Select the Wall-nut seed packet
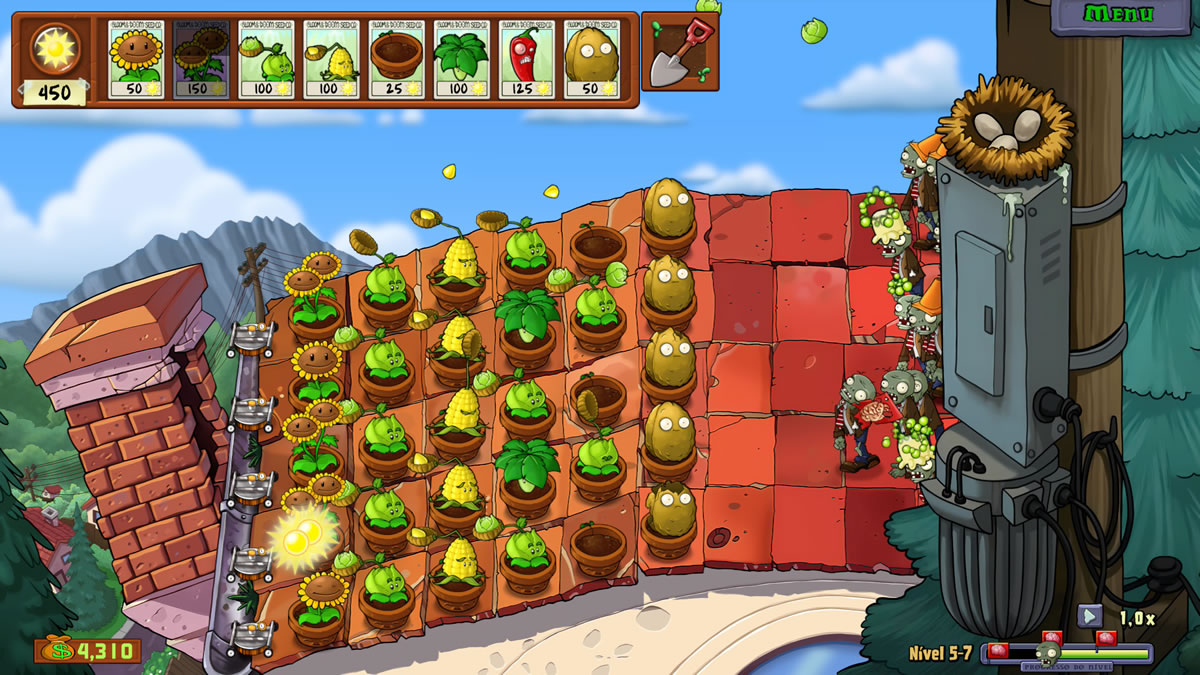The image size is (1200, 675). (591, 59)
